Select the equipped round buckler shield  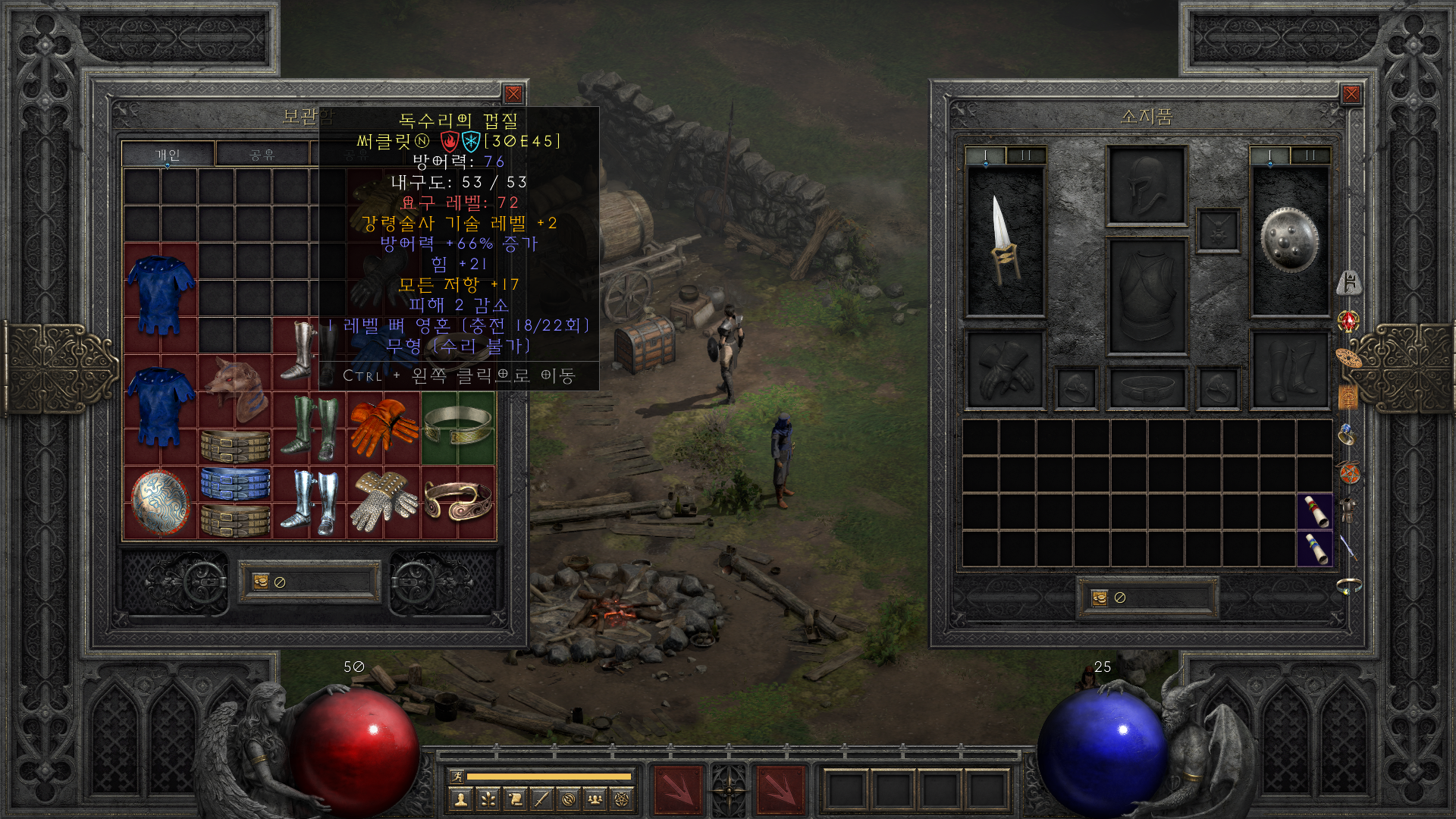click(1289, 239)
